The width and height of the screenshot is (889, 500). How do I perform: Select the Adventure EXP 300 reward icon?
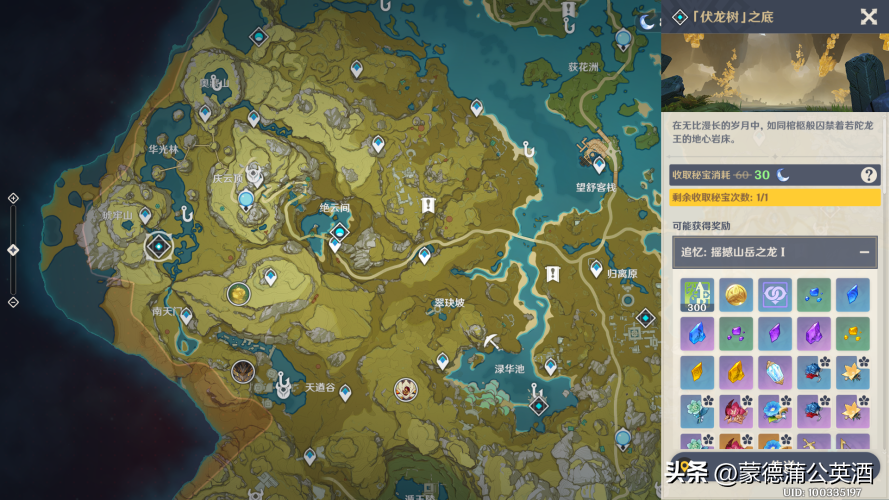pyautogui.click(x=696, y=296)
